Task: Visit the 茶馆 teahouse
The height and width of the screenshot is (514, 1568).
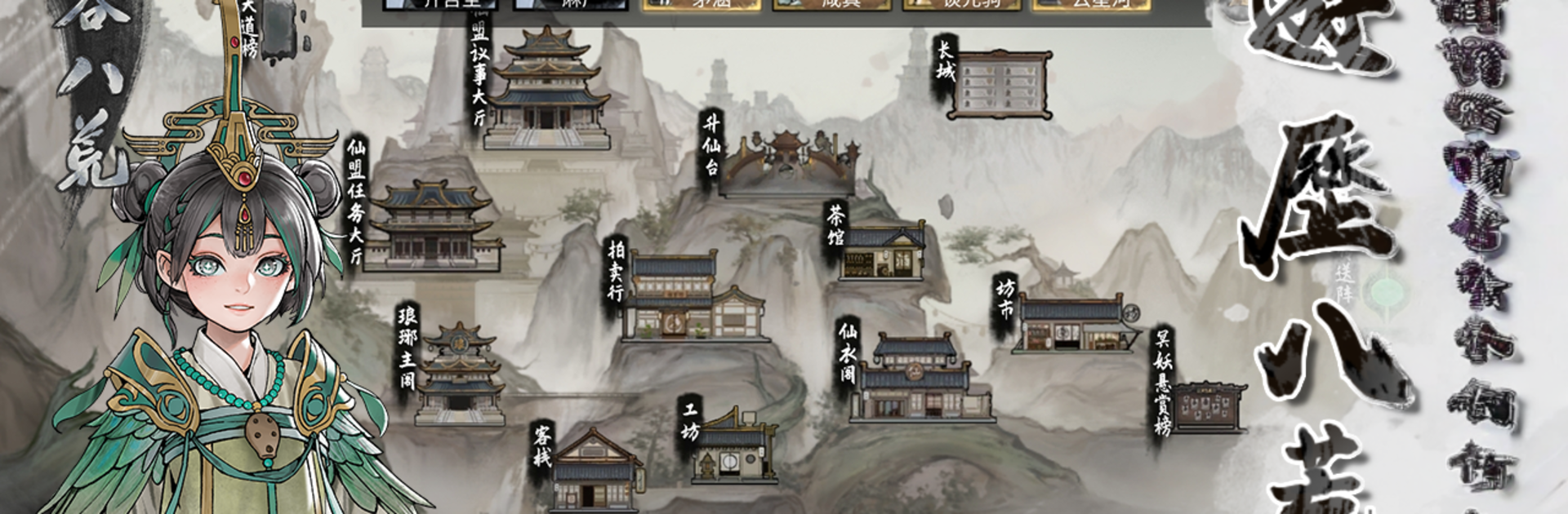Action: 884,251
